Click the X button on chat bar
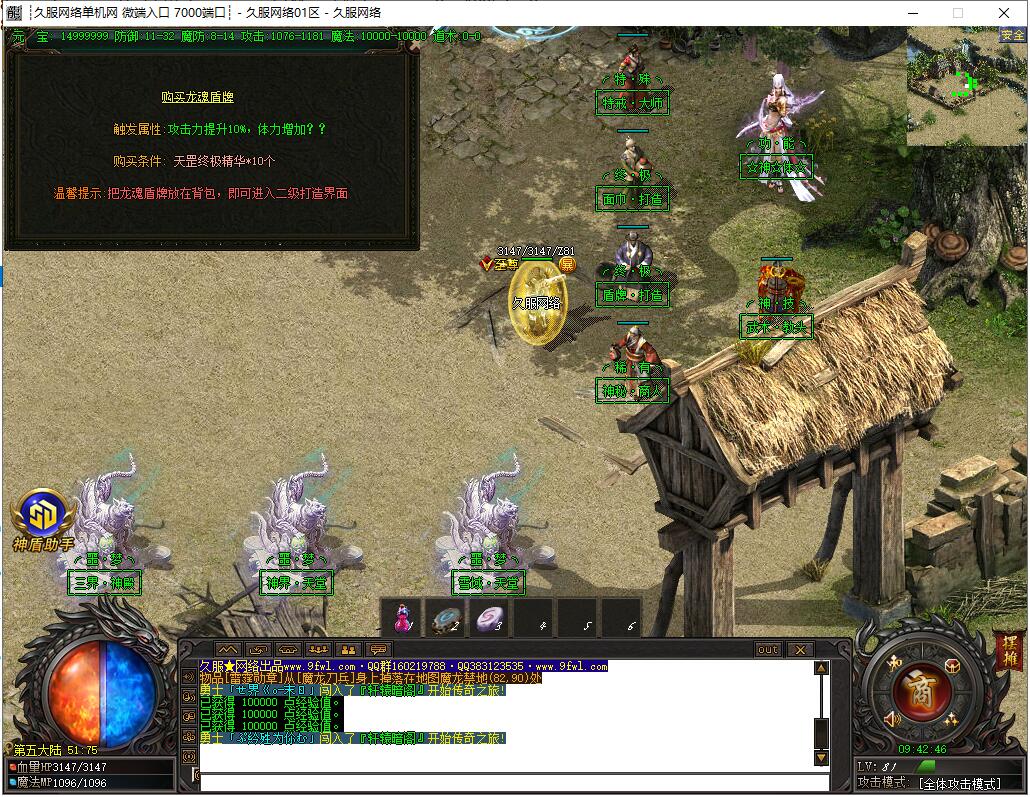 [x=799, y=649]
